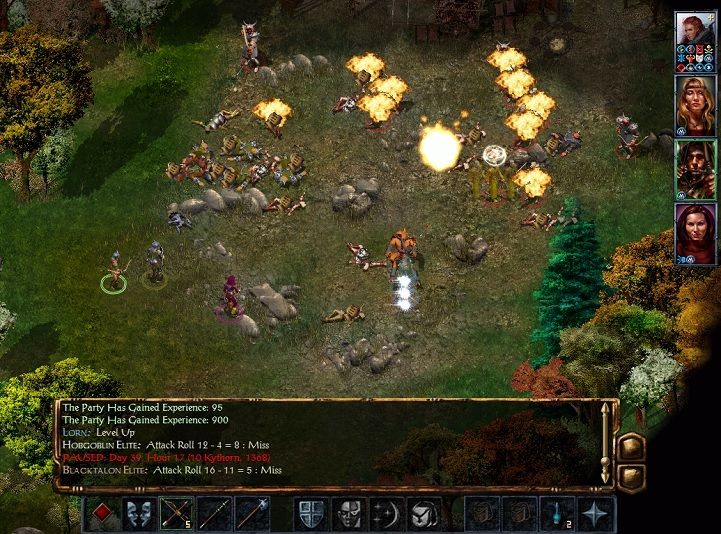Click the upper gold button beside message log
Image resolution: width=721 pixels, height=534 pixels.
[x=632, y=446]
